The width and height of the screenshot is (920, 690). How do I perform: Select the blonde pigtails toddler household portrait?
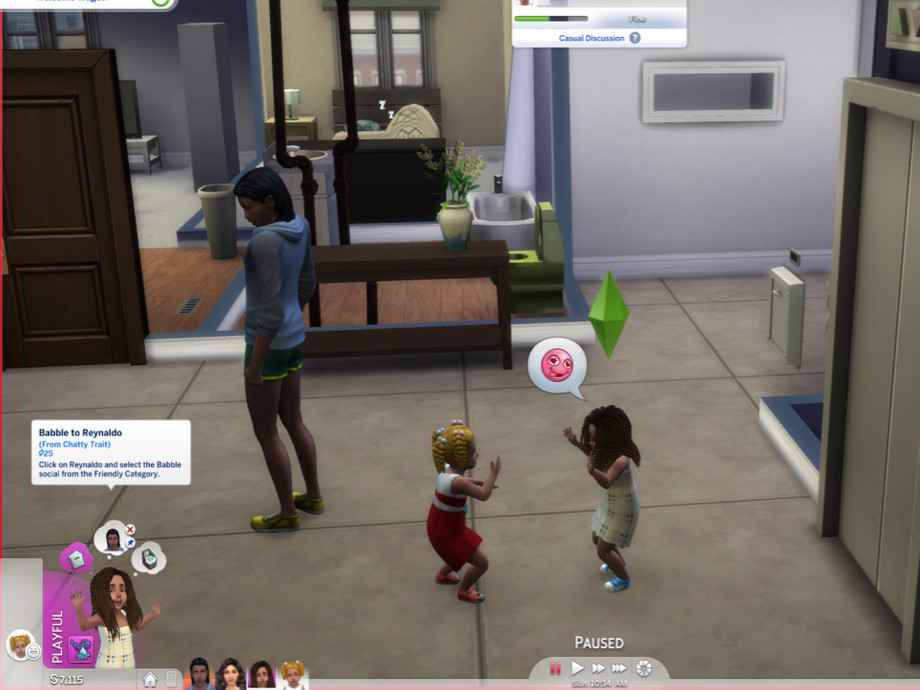coord(292,675)
